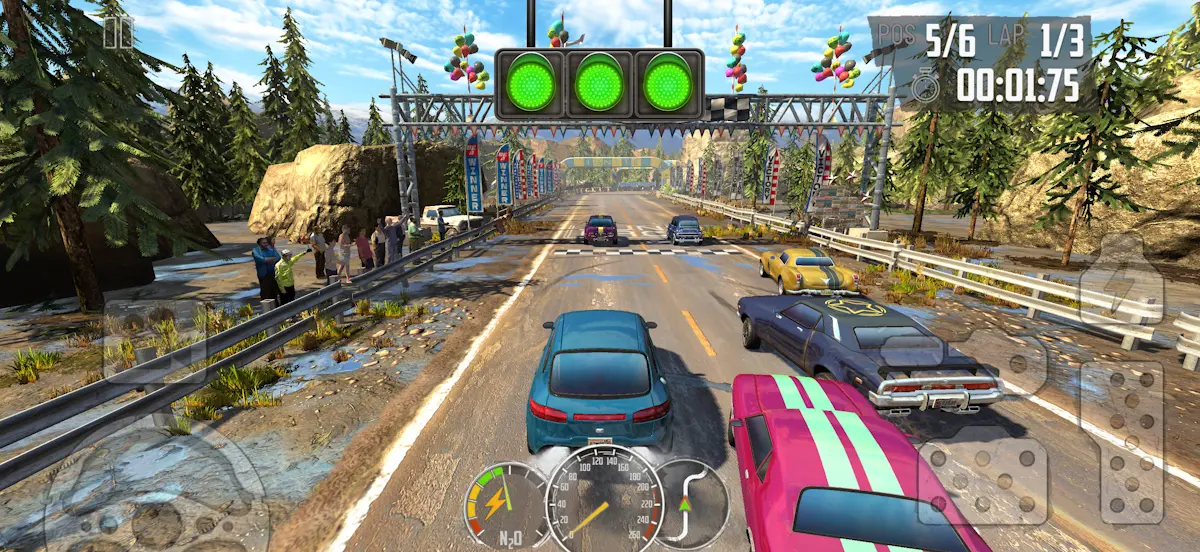This screenshot has height=552, width=1200.
Task: Step on the tall gas pedal
Action: point(1131,442)
